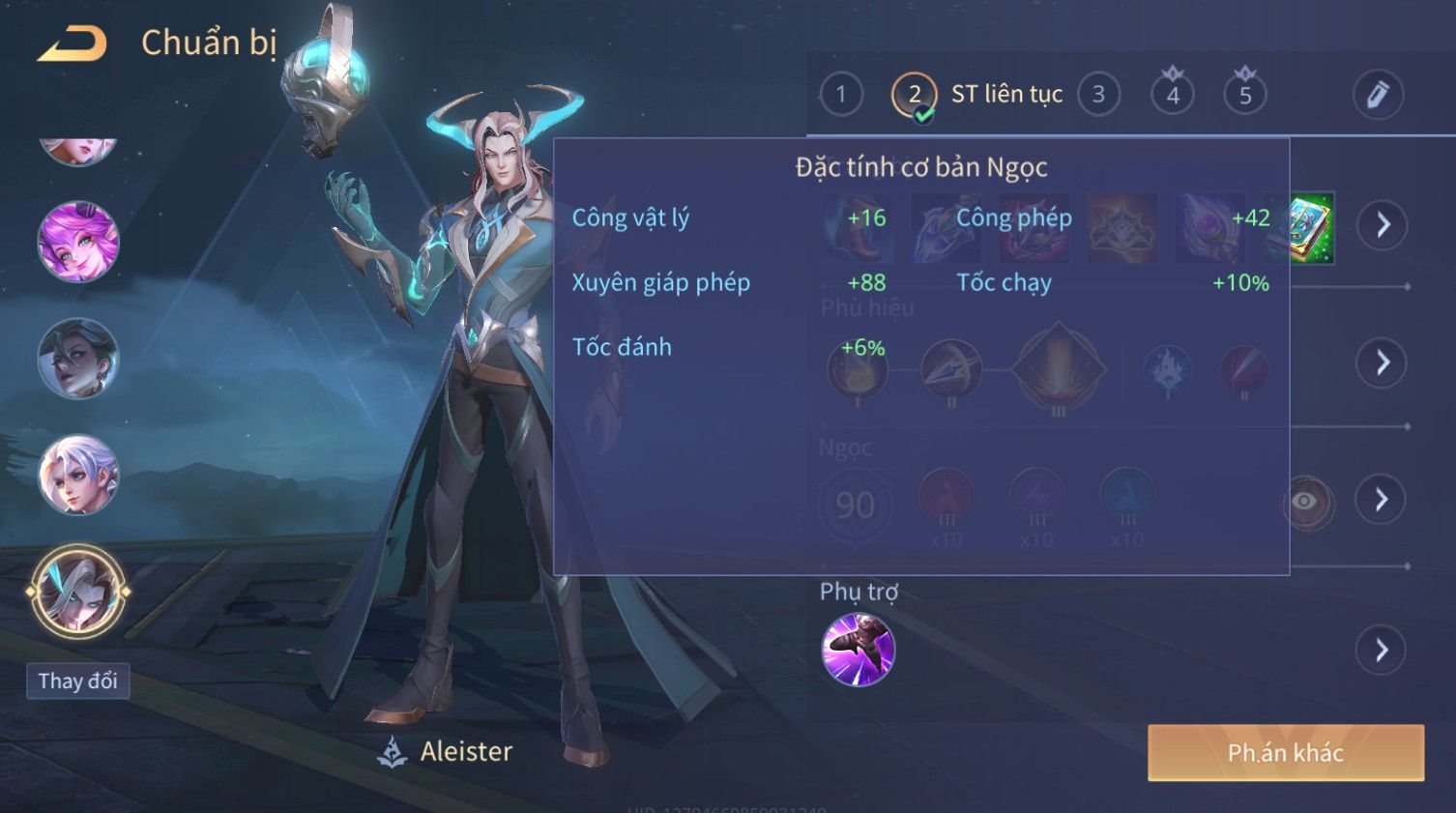Toggle the arcana stats eye icon
Screen dimensions: 1456x813
click(x=1306, y=501)
